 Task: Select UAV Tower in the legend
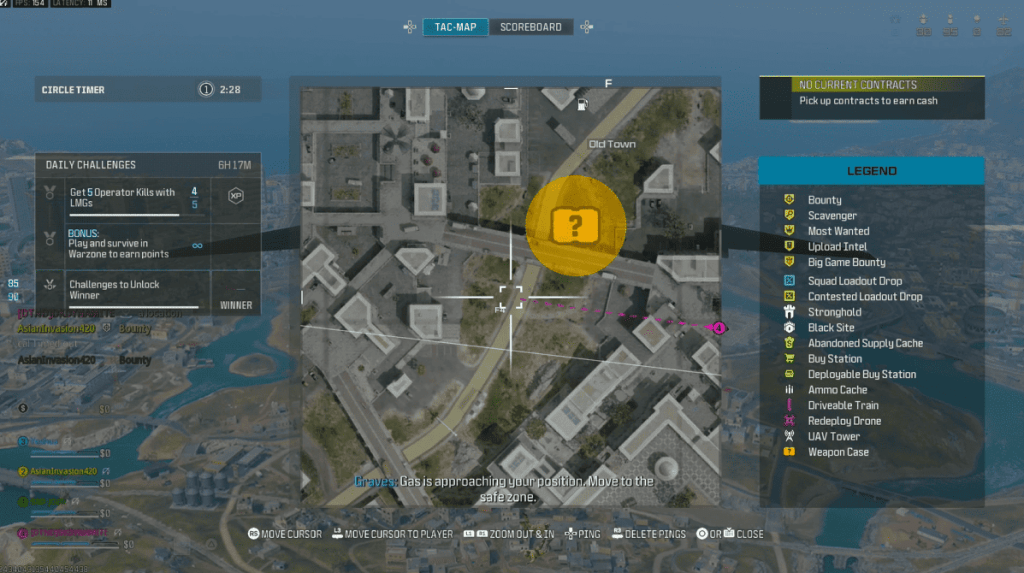833,436
